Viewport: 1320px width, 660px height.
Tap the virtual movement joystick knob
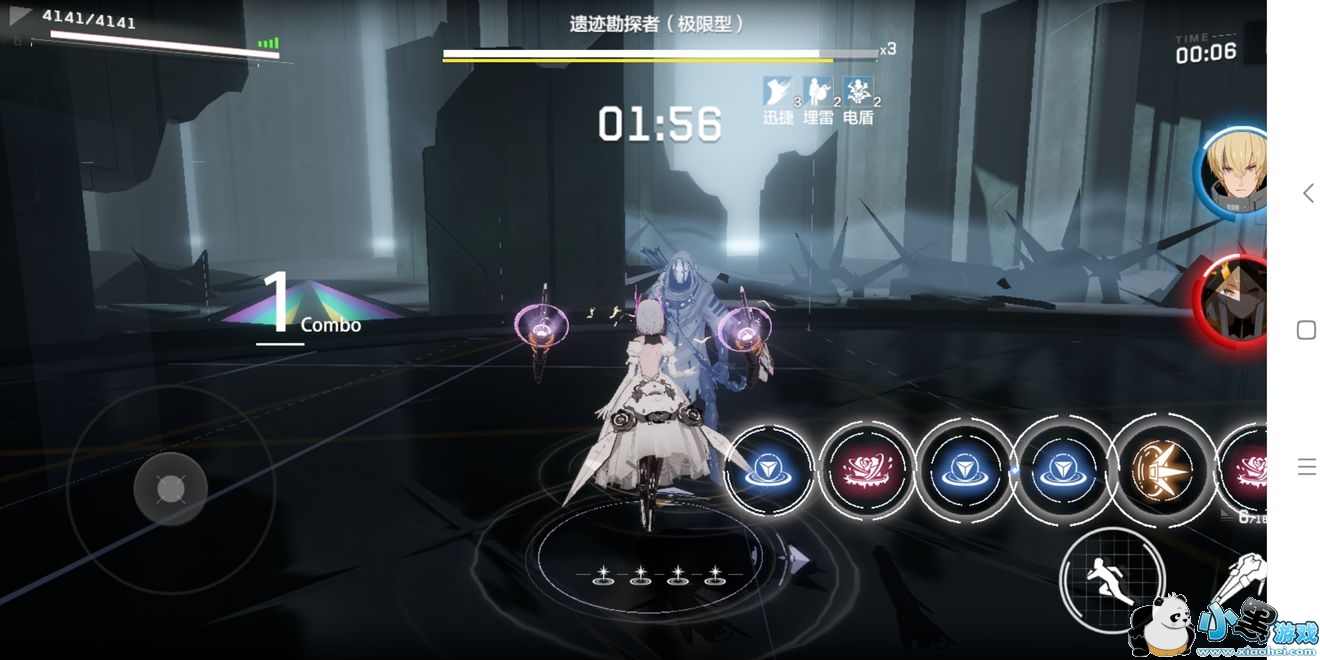click(171, 489)
